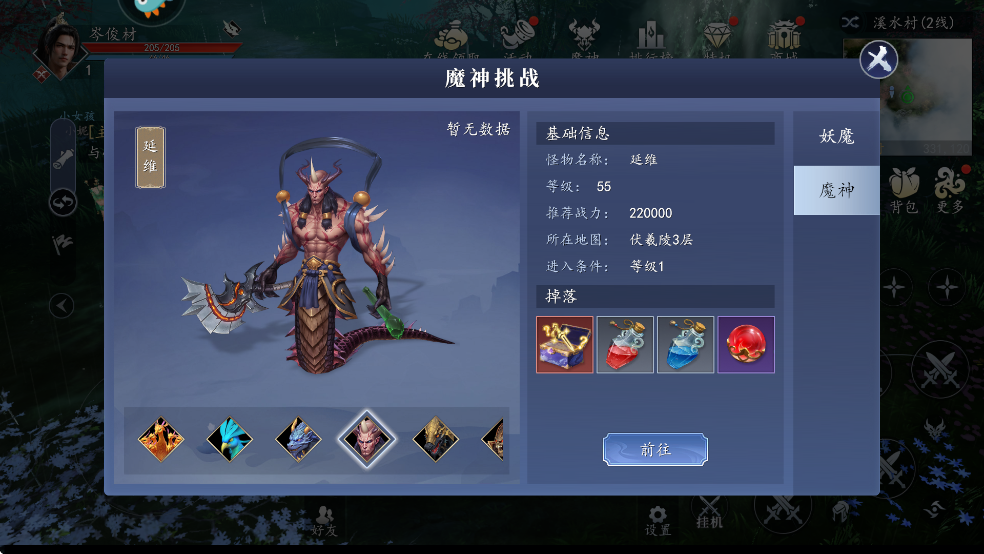View the blue potion drop item
Screen dimensions: 984x554
click(685, 345)
